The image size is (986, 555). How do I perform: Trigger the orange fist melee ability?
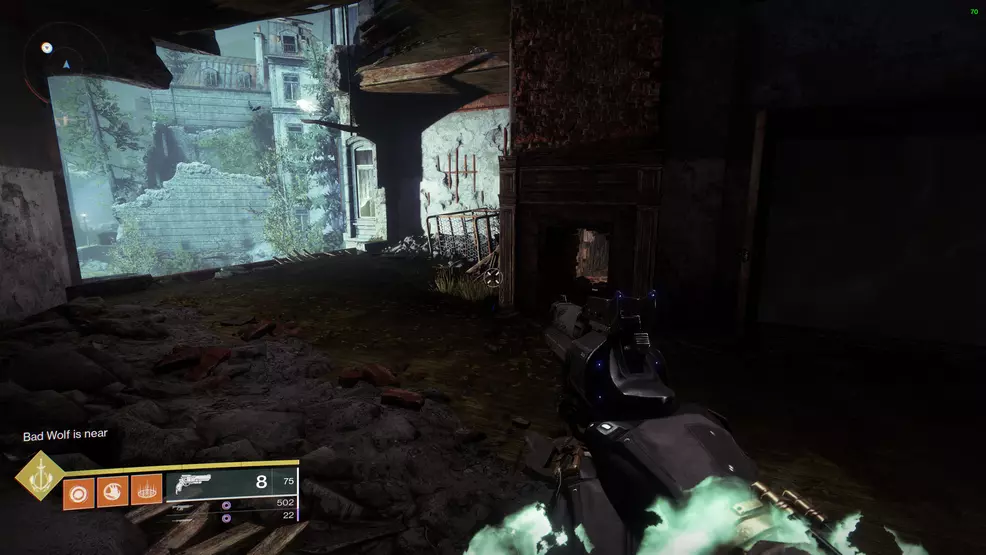pos(112,491)
